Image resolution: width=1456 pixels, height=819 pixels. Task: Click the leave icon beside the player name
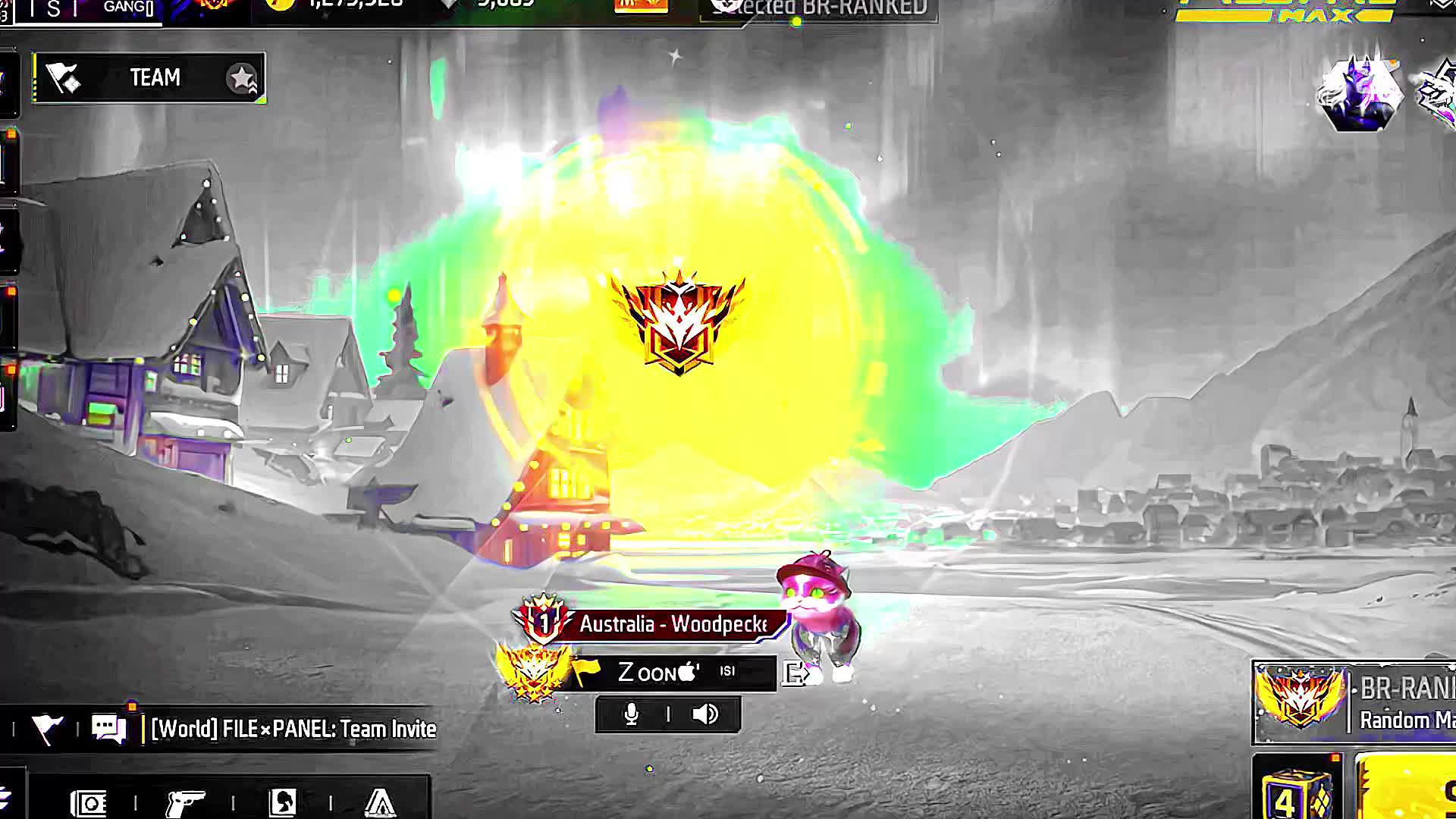click(795, 673)
